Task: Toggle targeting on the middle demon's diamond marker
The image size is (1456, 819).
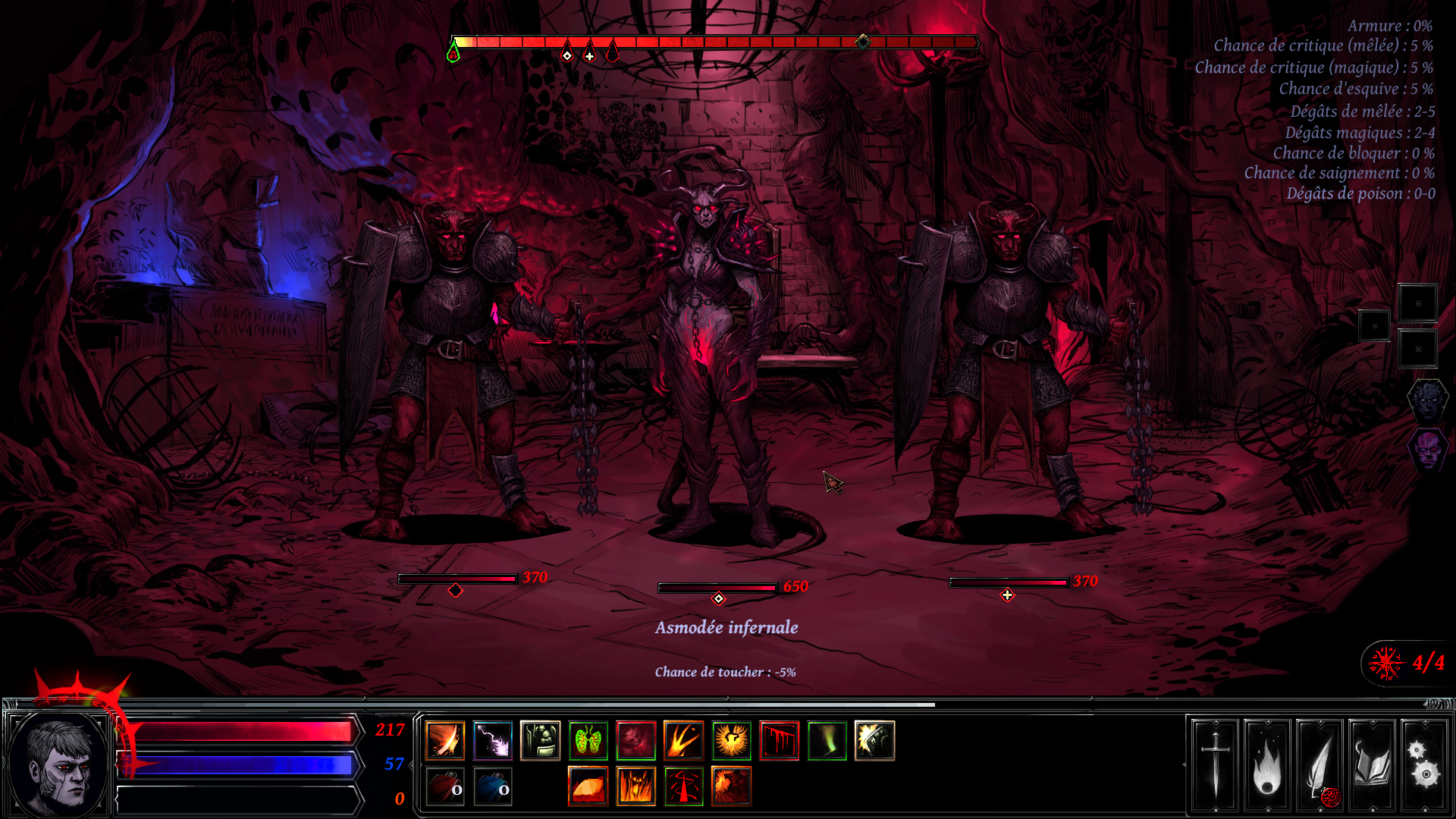Action: (717, 598)
